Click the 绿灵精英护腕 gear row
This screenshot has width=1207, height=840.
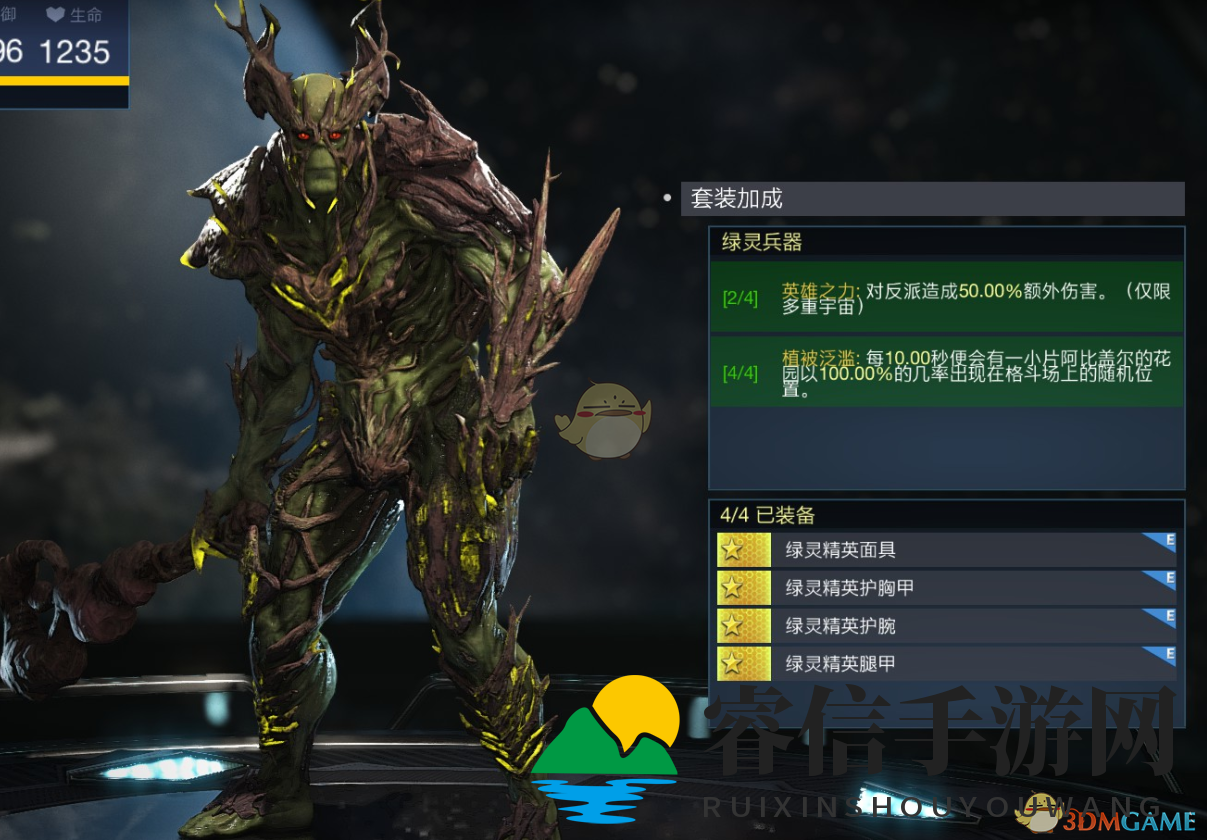945,625
